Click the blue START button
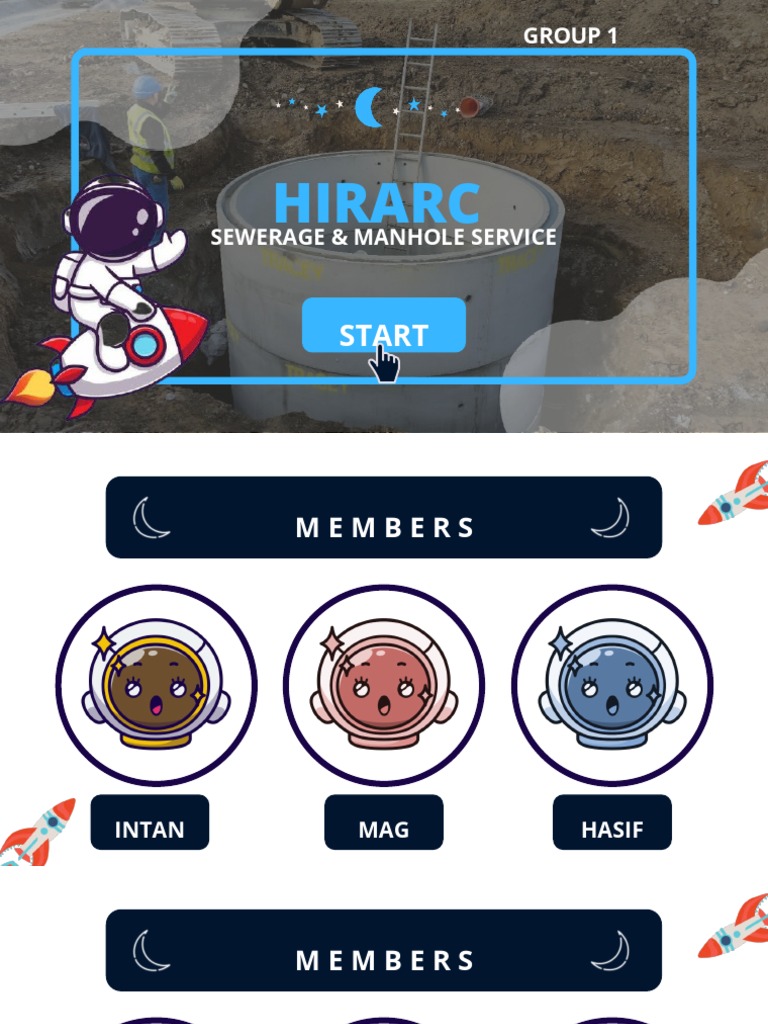The width and height of the screenshot is (768, 1024). pos(383,326)
